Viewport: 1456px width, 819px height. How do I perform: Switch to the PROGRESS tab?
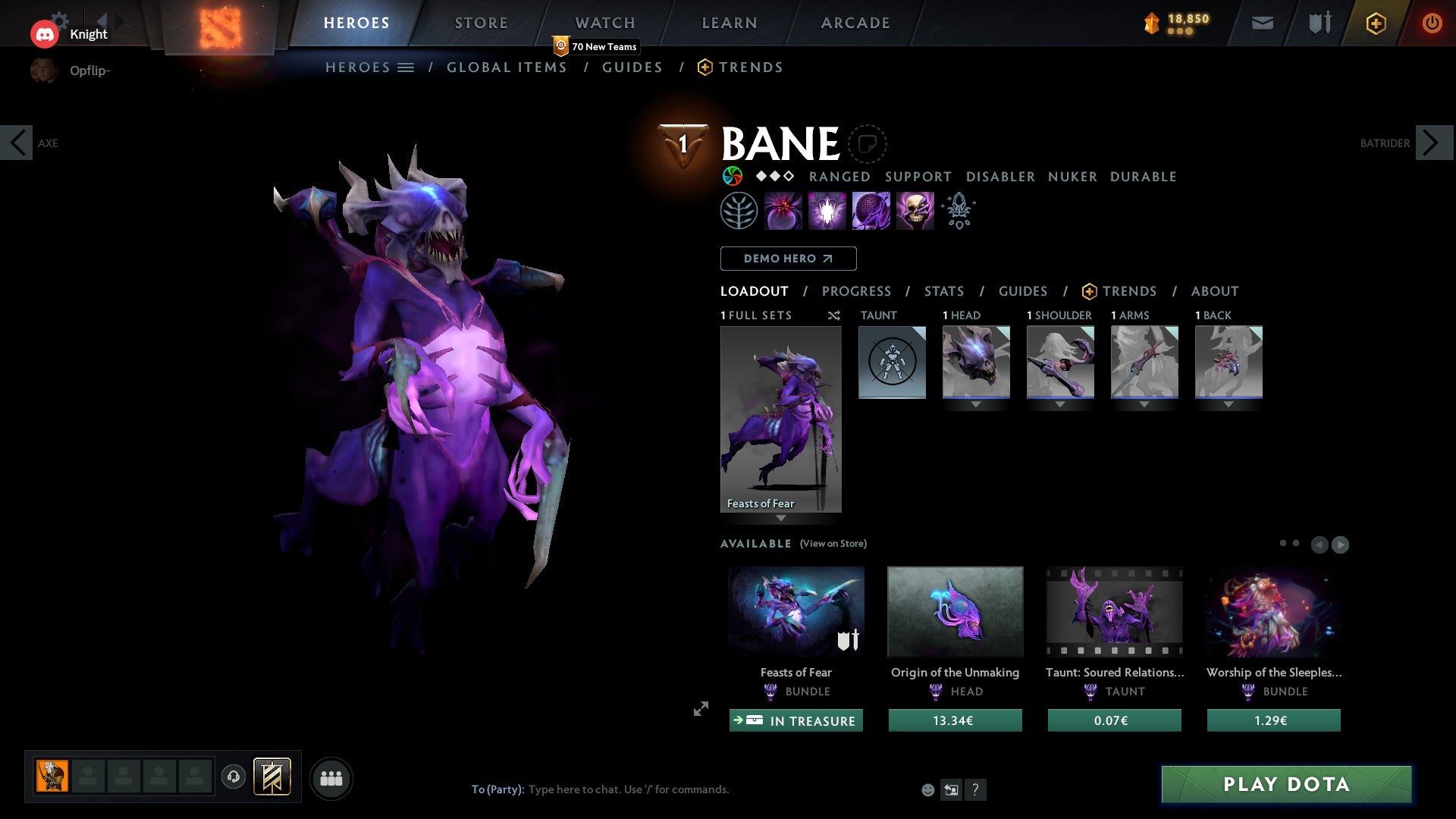pyautogui.click(x=857, y=291)
